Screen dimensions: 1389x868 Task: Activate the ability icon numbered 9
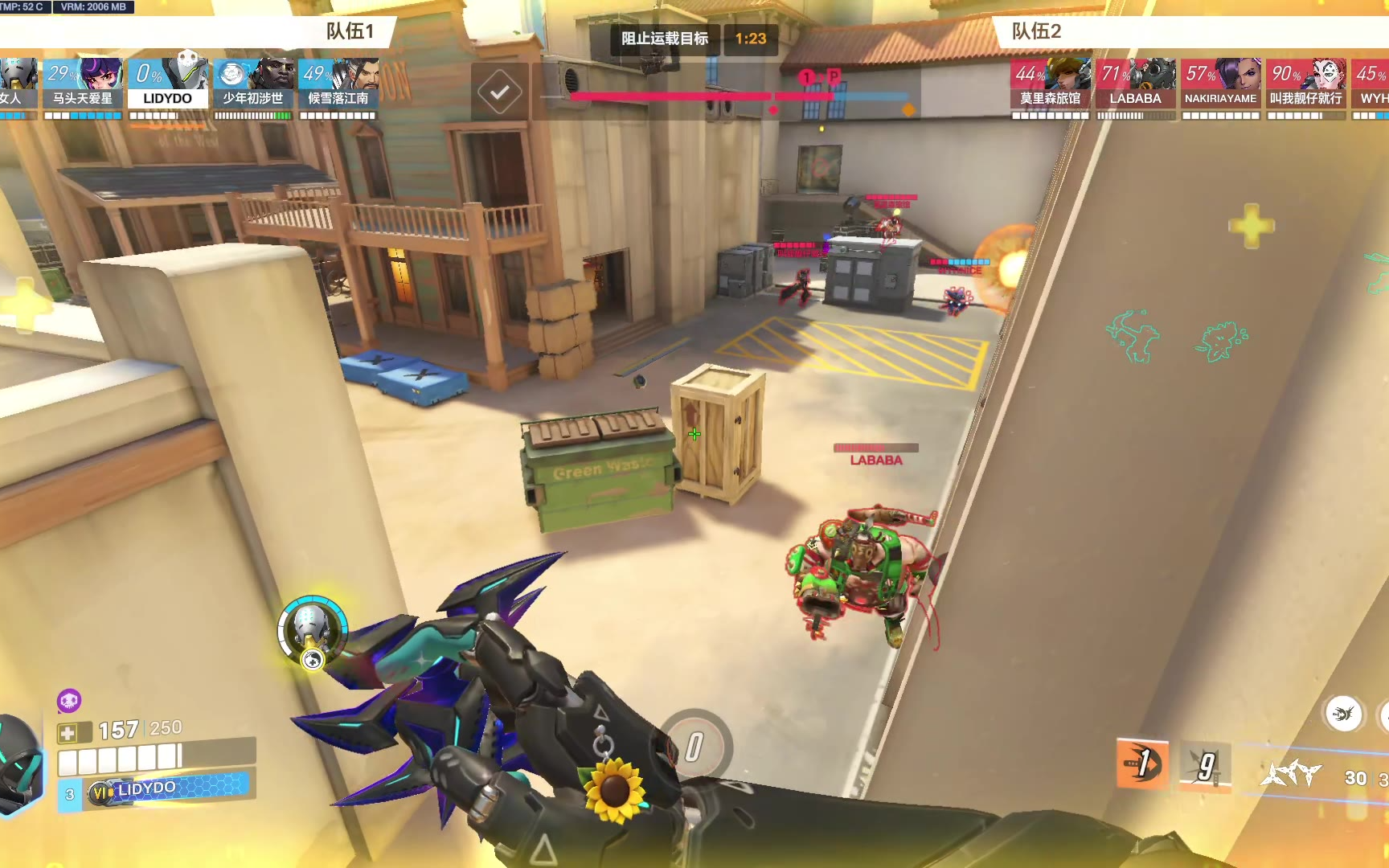click(1205, 767)
